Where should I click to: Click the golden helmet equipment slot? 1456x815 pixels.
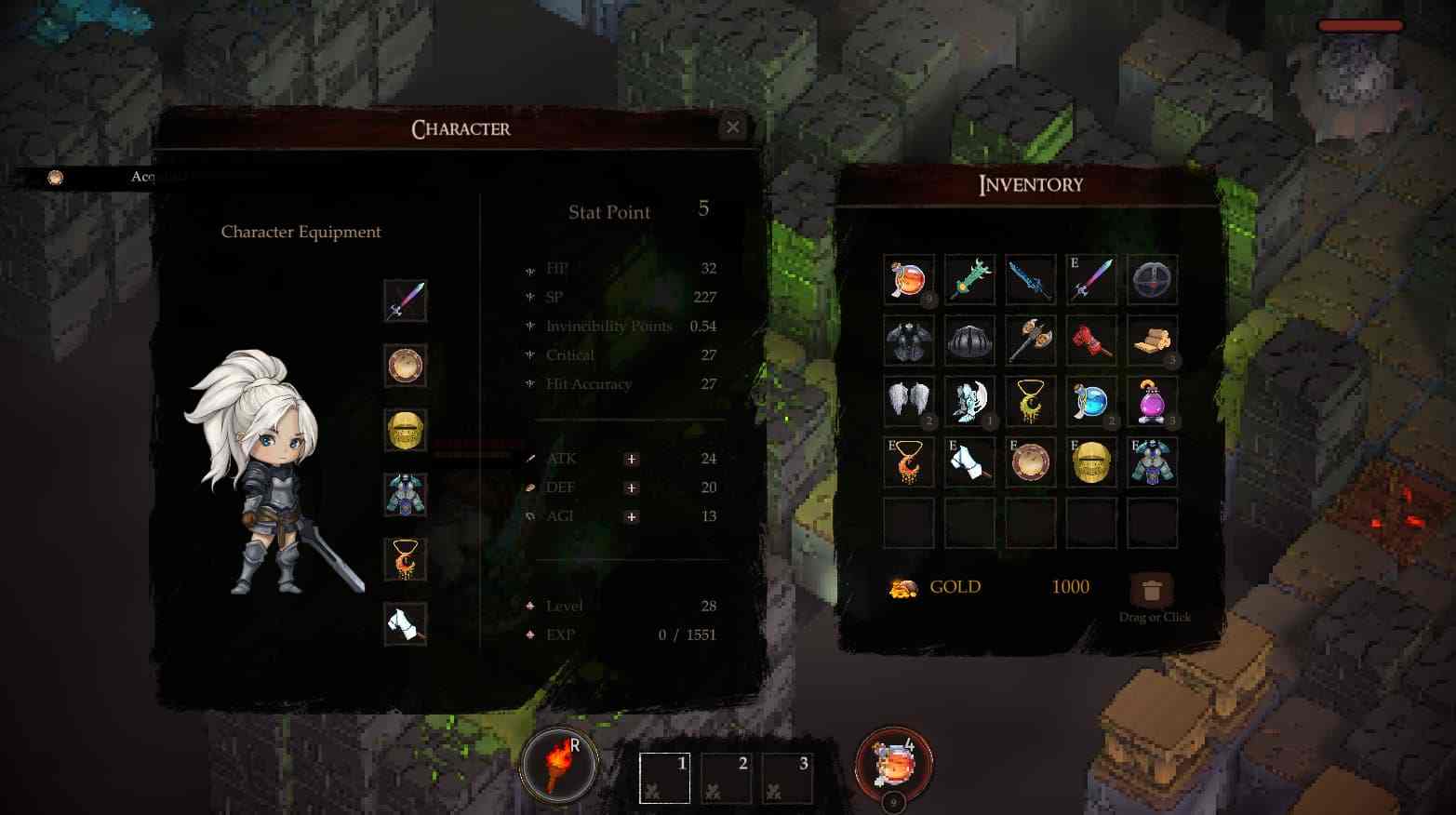(405, 430)
